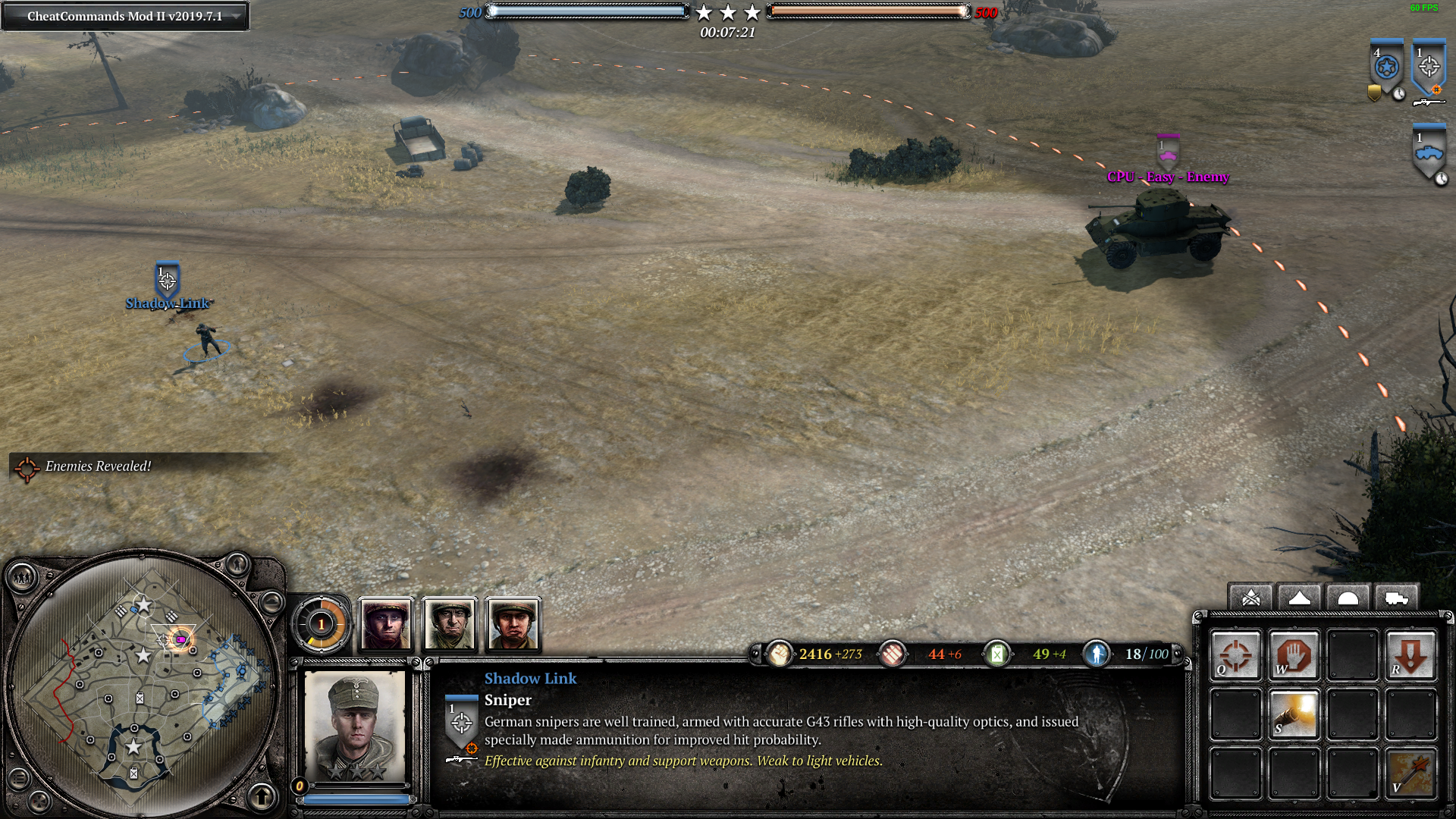
Task: Click the Sniper portrait in the info panel
Action: 354,726
